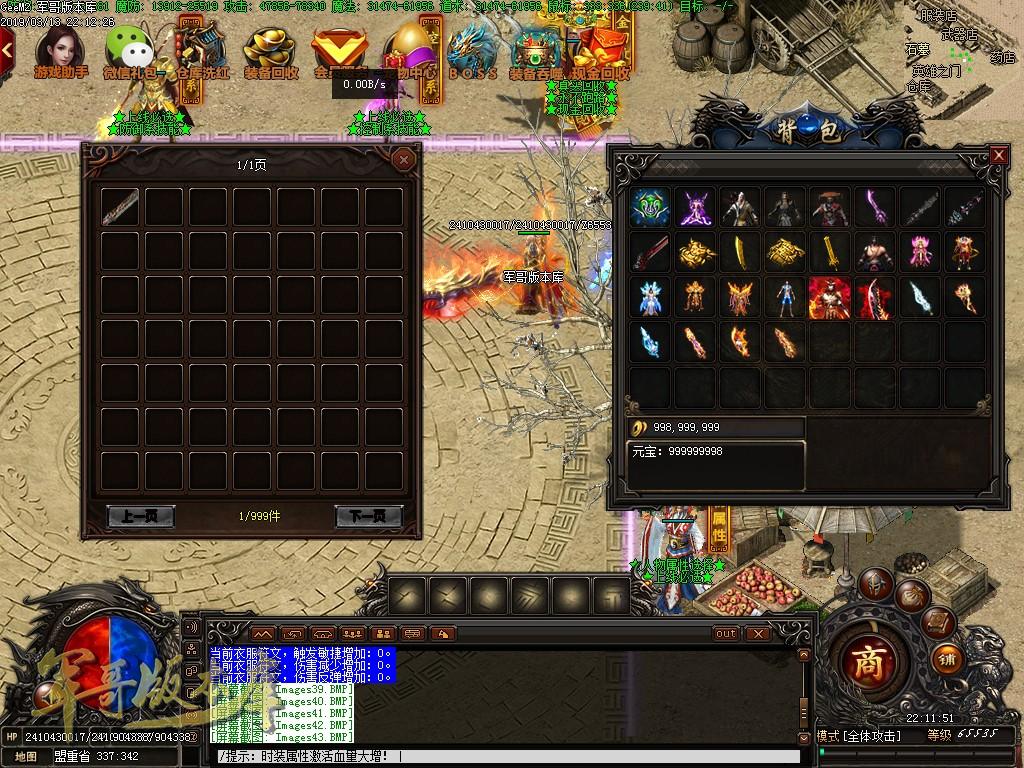Select the blade item in the warehouse
1024x768 pixels.
click(x=119, y=207)
